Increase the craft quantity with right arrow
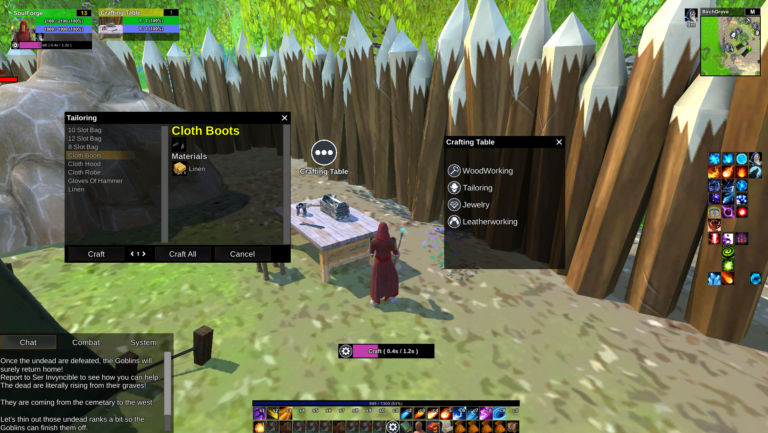Screen dimensions: 768x433 click(143, 254)
